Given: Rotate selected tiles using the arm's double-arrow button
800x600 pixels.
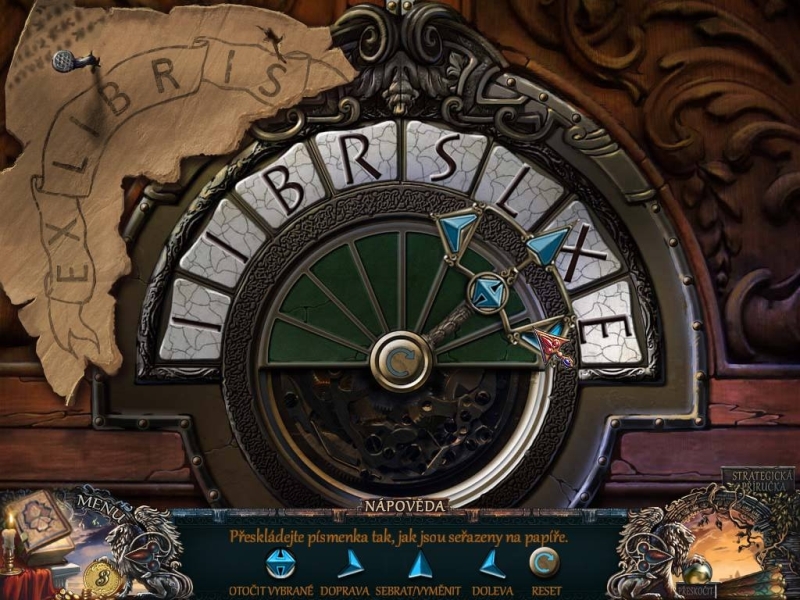Looking at the screenshot, I should 487,291.
